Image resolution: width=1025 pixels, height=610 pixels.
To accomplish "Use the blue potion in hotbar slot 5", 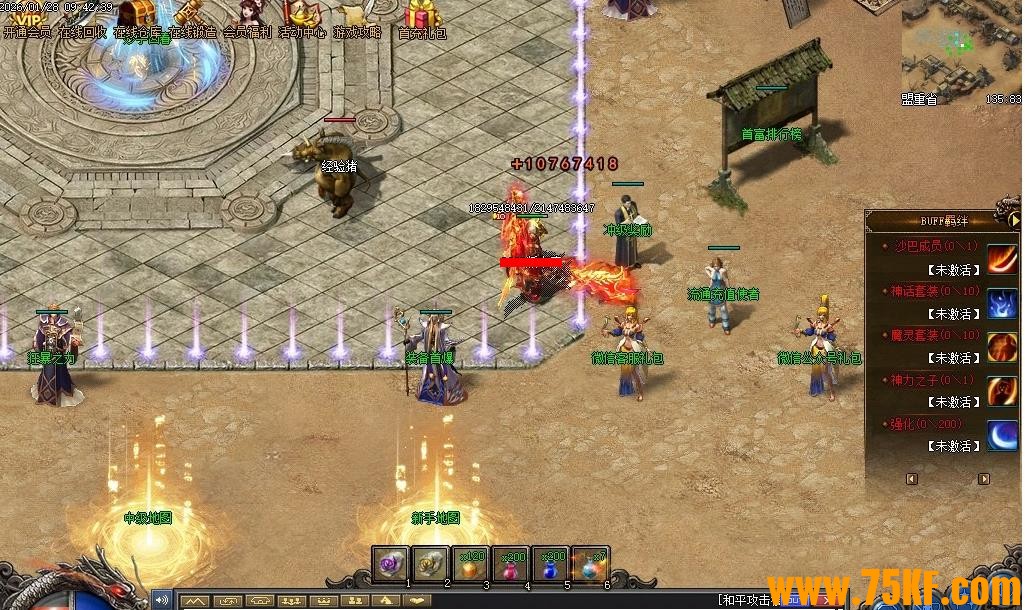I will [551, 563].
